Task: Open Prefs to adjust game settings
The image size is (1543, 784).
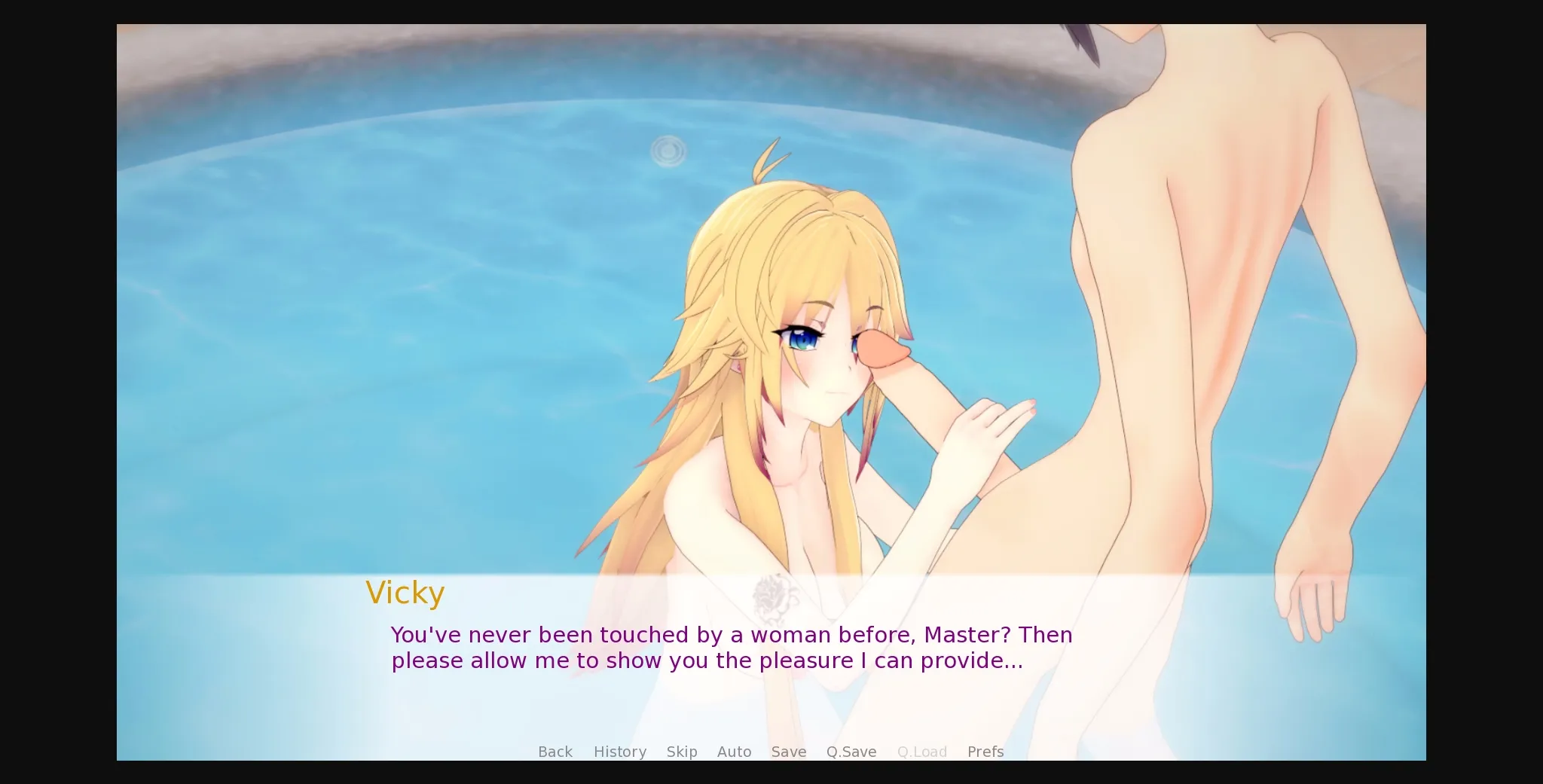Action: 985,751
